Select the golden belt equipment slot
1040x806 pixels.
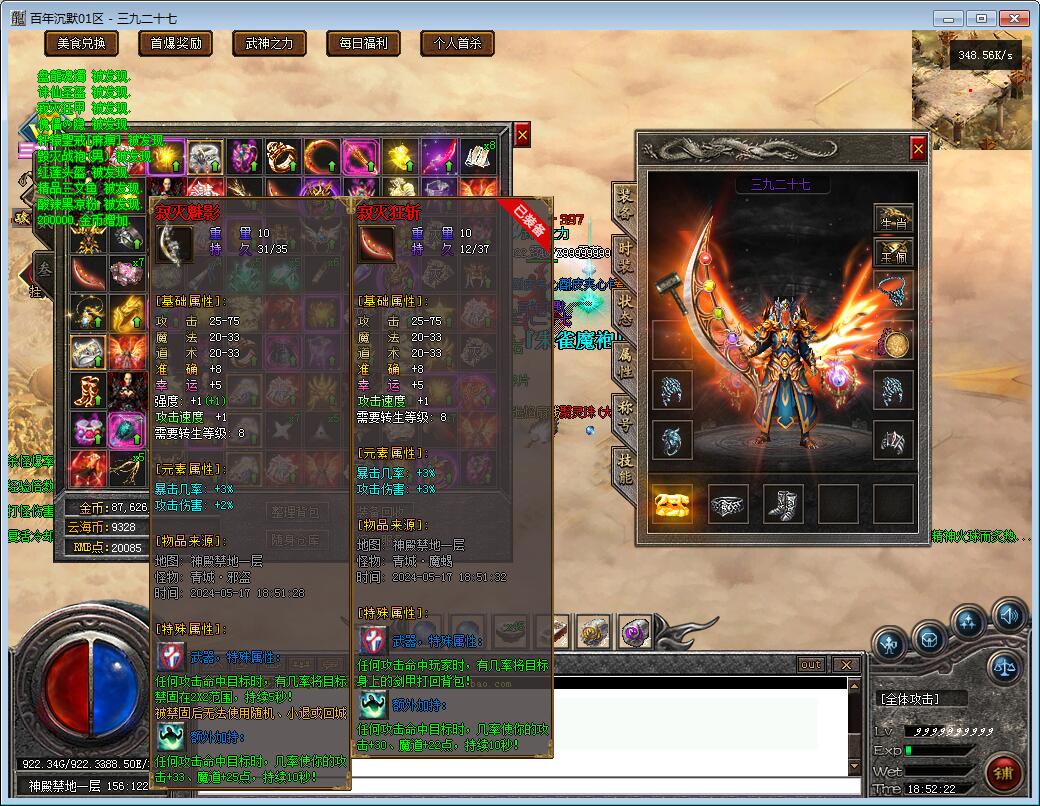673,505
